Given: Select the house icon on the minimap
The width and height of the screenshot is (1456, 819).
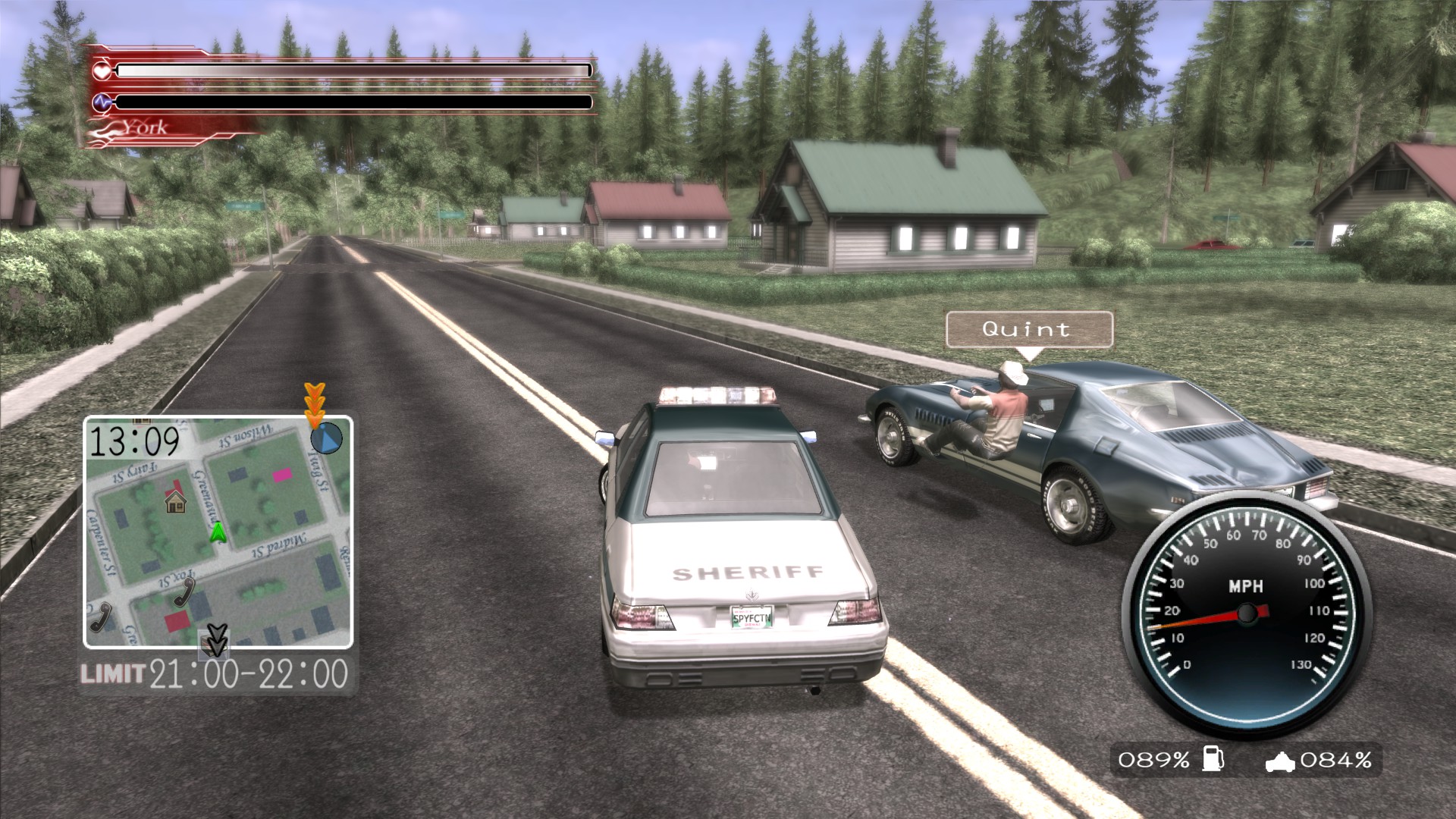Looking at the screenshot, I should click(176, 503).
